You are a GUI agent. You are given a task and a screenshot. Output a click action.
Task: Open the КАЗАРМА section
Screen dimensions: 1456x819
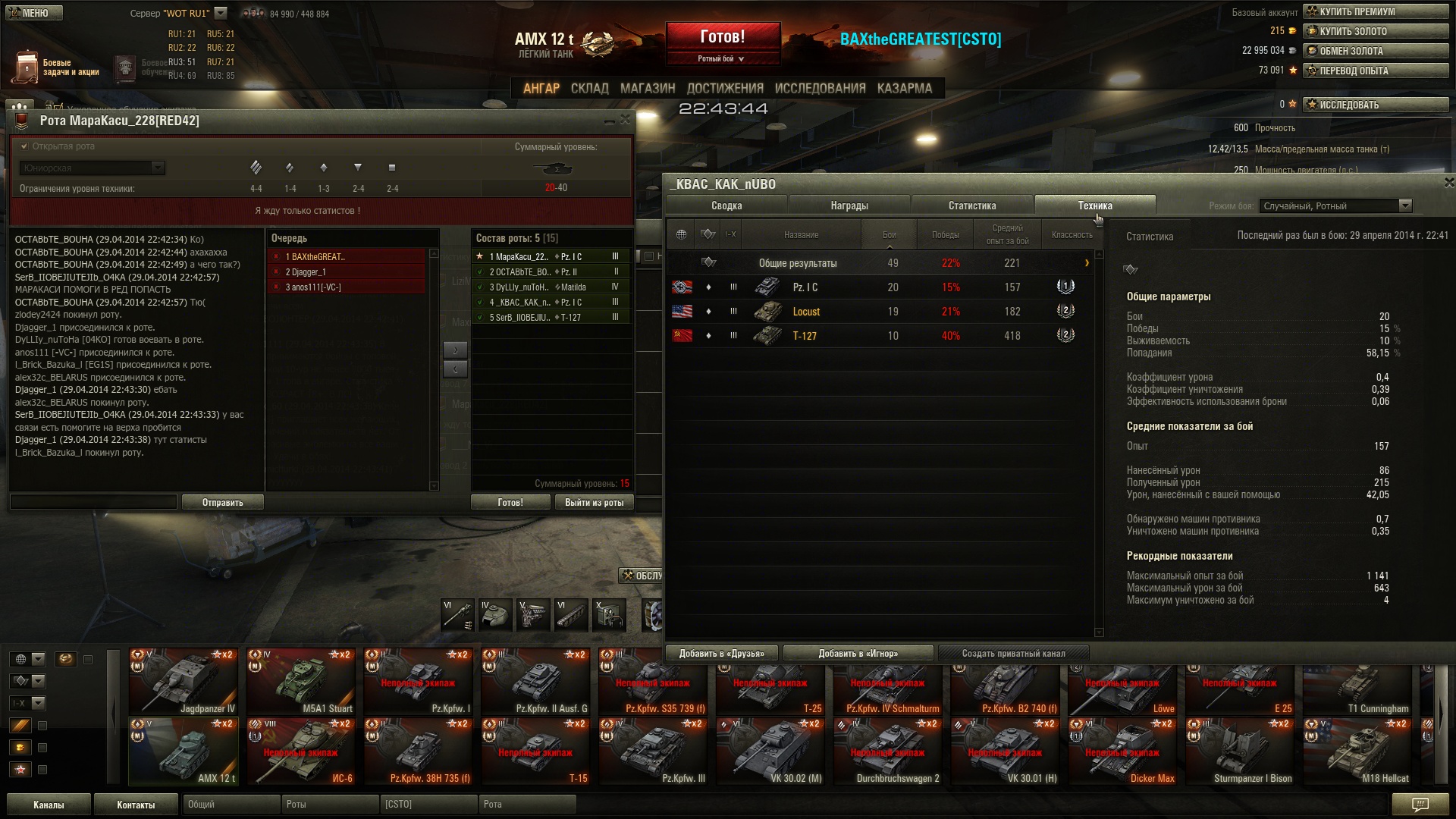tap(904, 89)
